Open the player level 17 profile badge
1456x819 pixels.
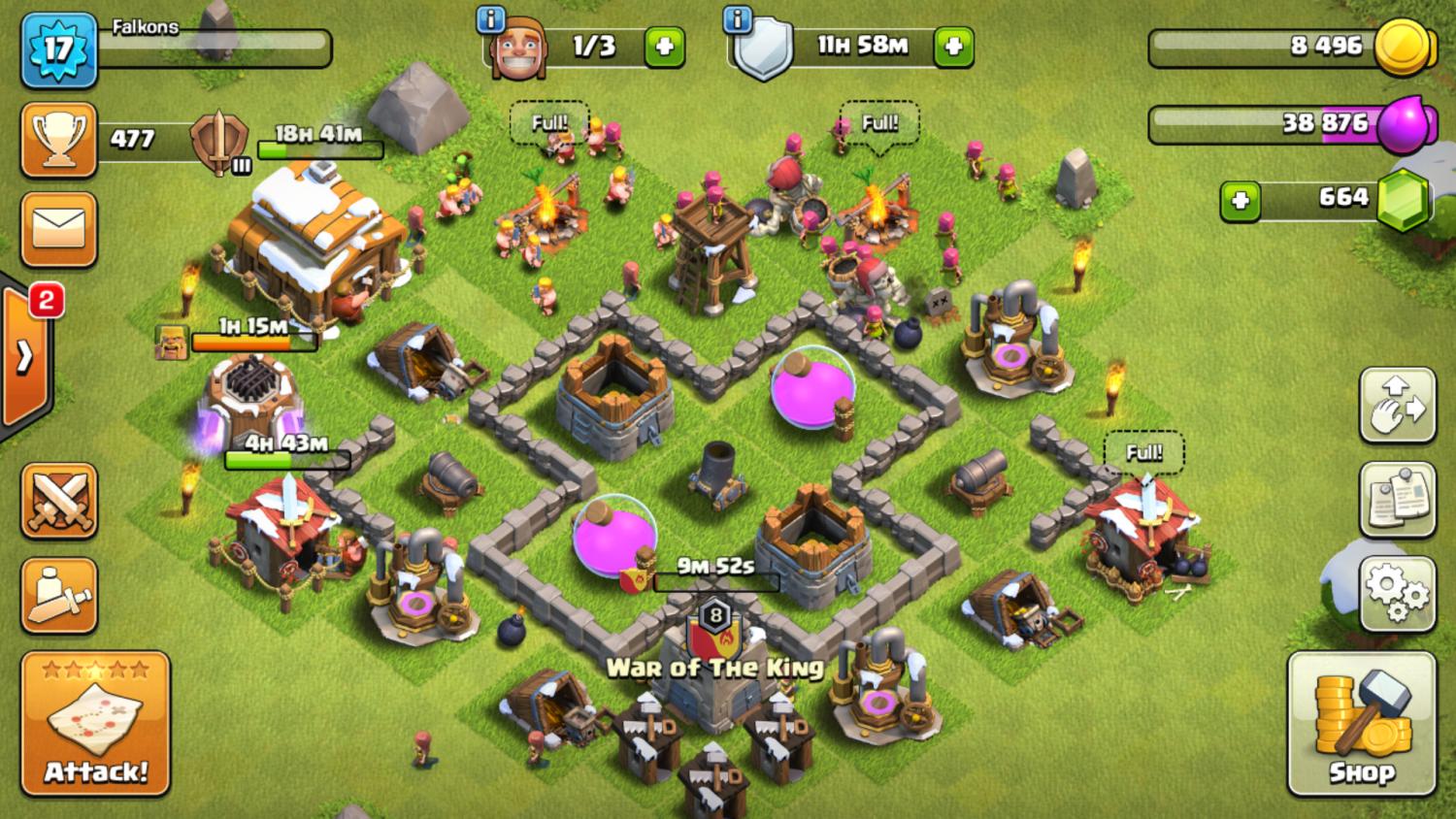click(x=58, y=49)
